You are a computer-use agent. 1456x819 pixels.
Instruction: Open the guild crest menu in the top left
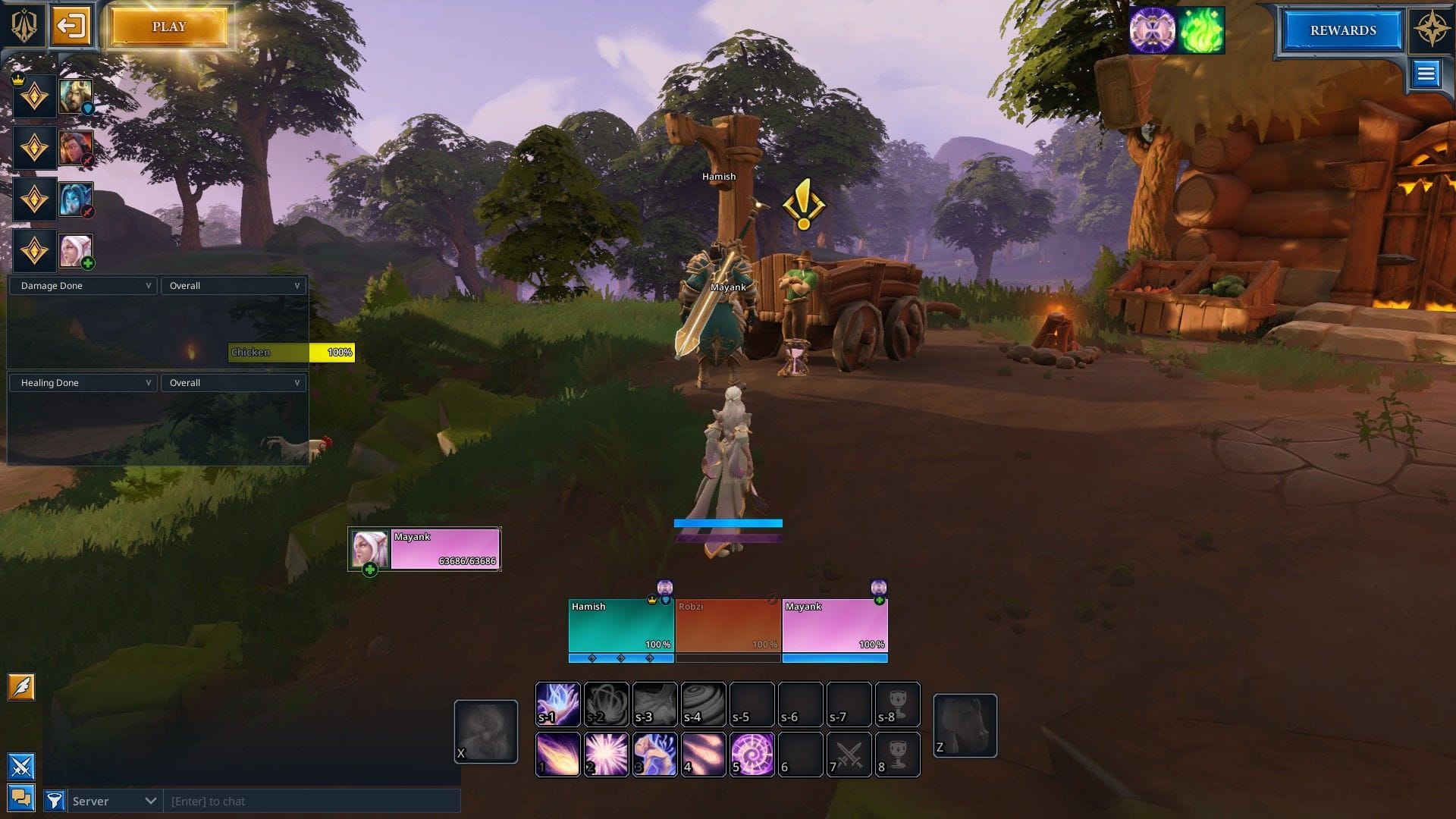[x=23, y=25]
